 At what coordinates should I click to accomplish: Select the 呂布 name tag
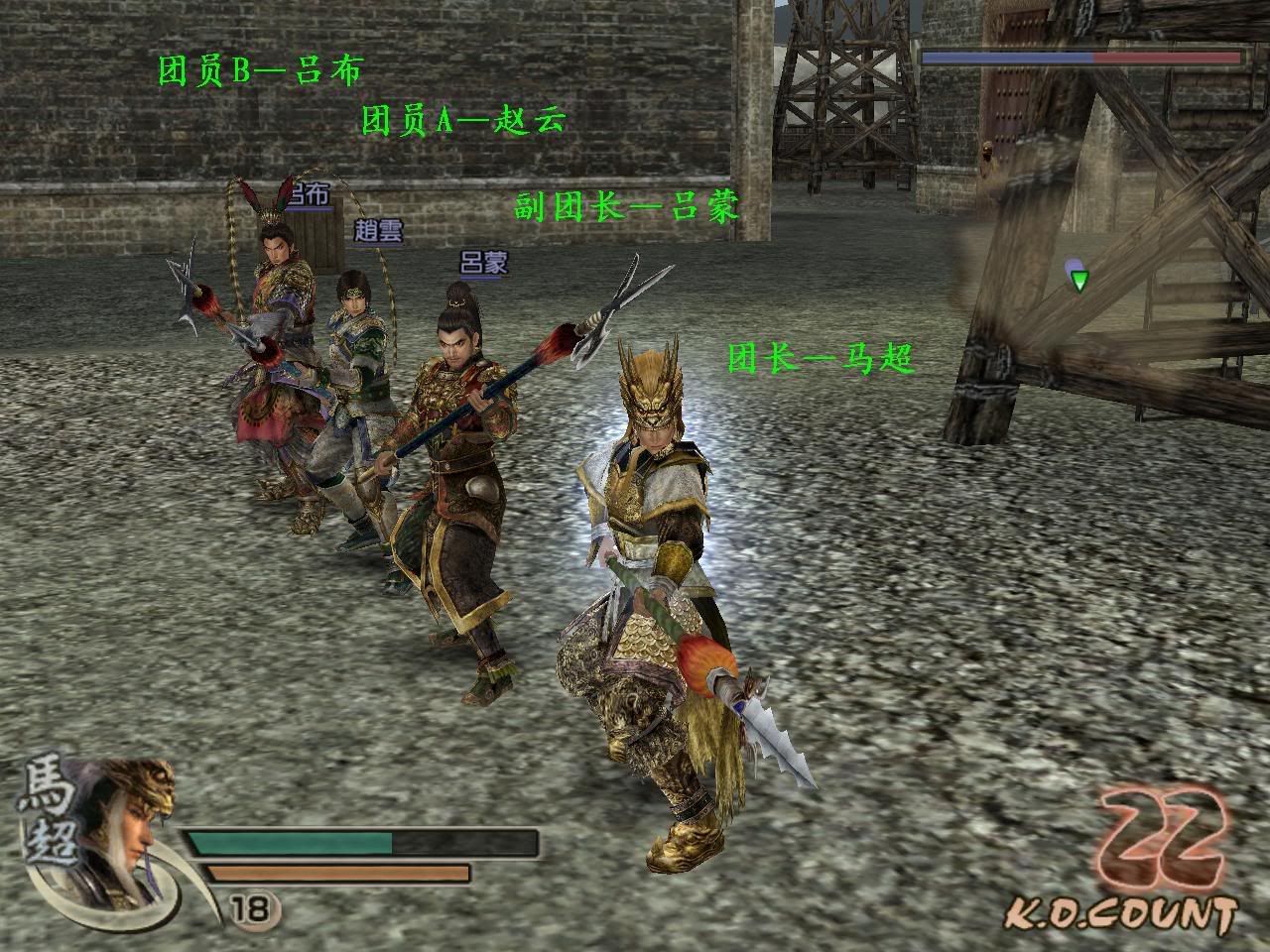[x=308, y=195]
